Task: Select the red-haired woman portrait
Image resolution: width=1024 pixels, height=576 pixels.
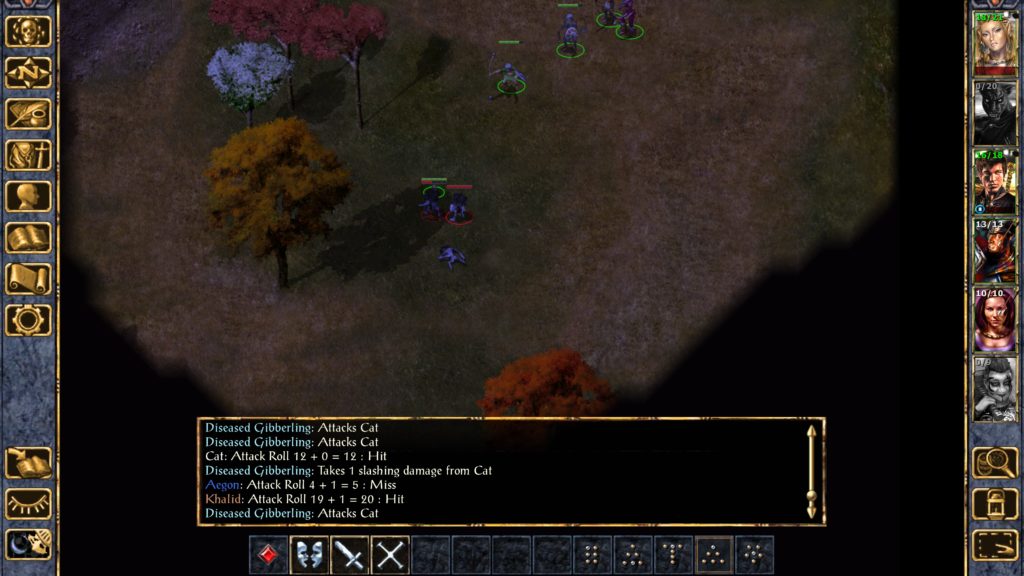Action: point(995,319)
